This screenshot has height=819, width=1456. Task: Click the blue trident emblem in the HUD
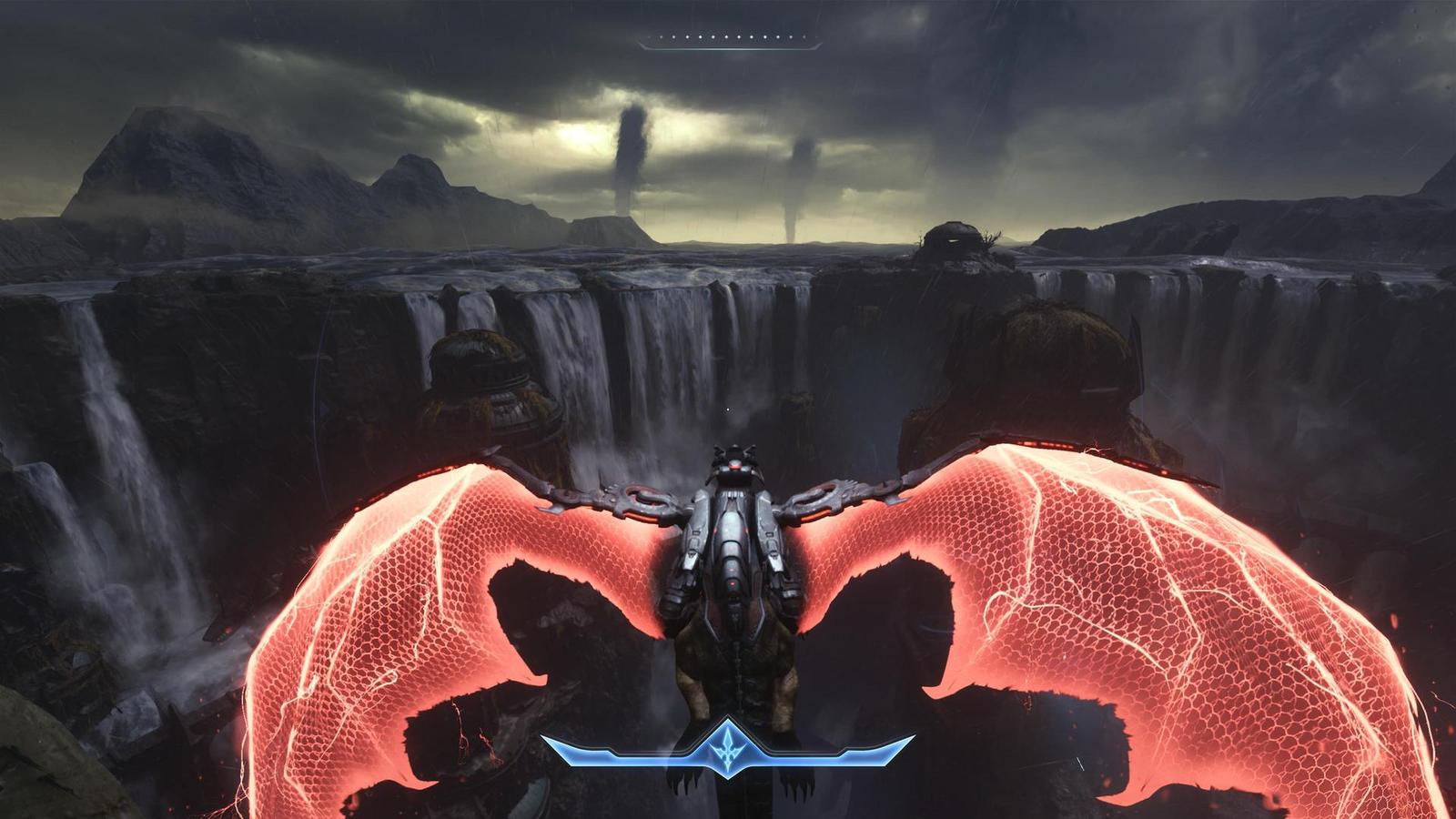coord(728,753)
